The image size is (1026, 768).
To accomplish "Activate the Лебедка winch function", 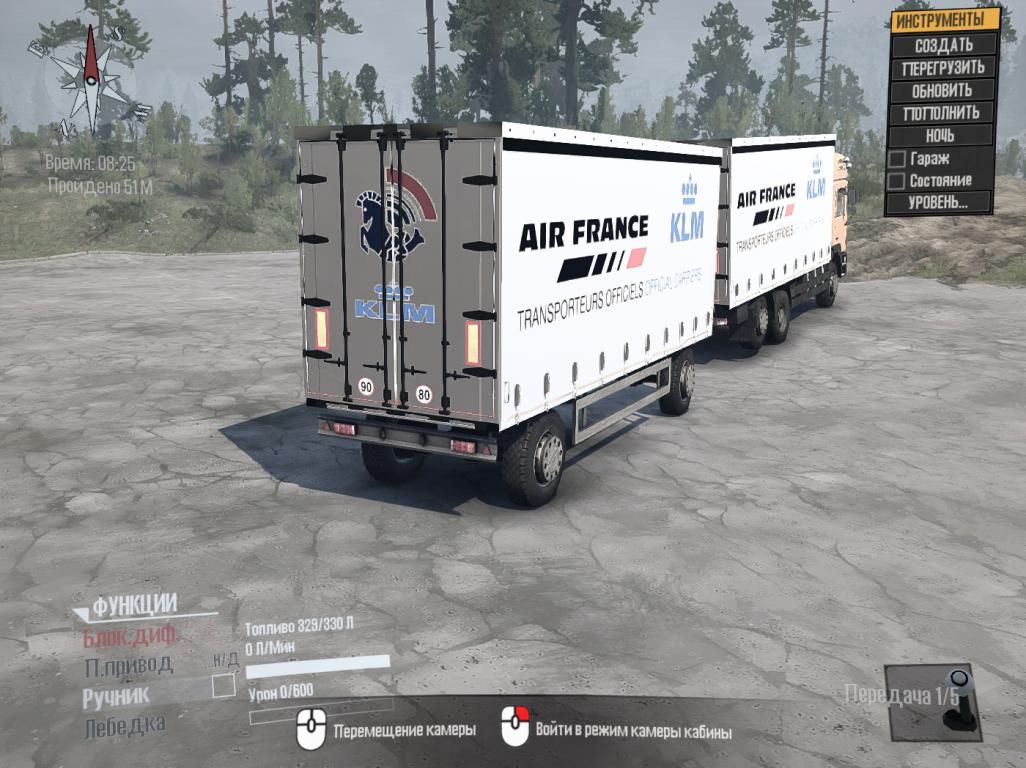I will [124, 725].
